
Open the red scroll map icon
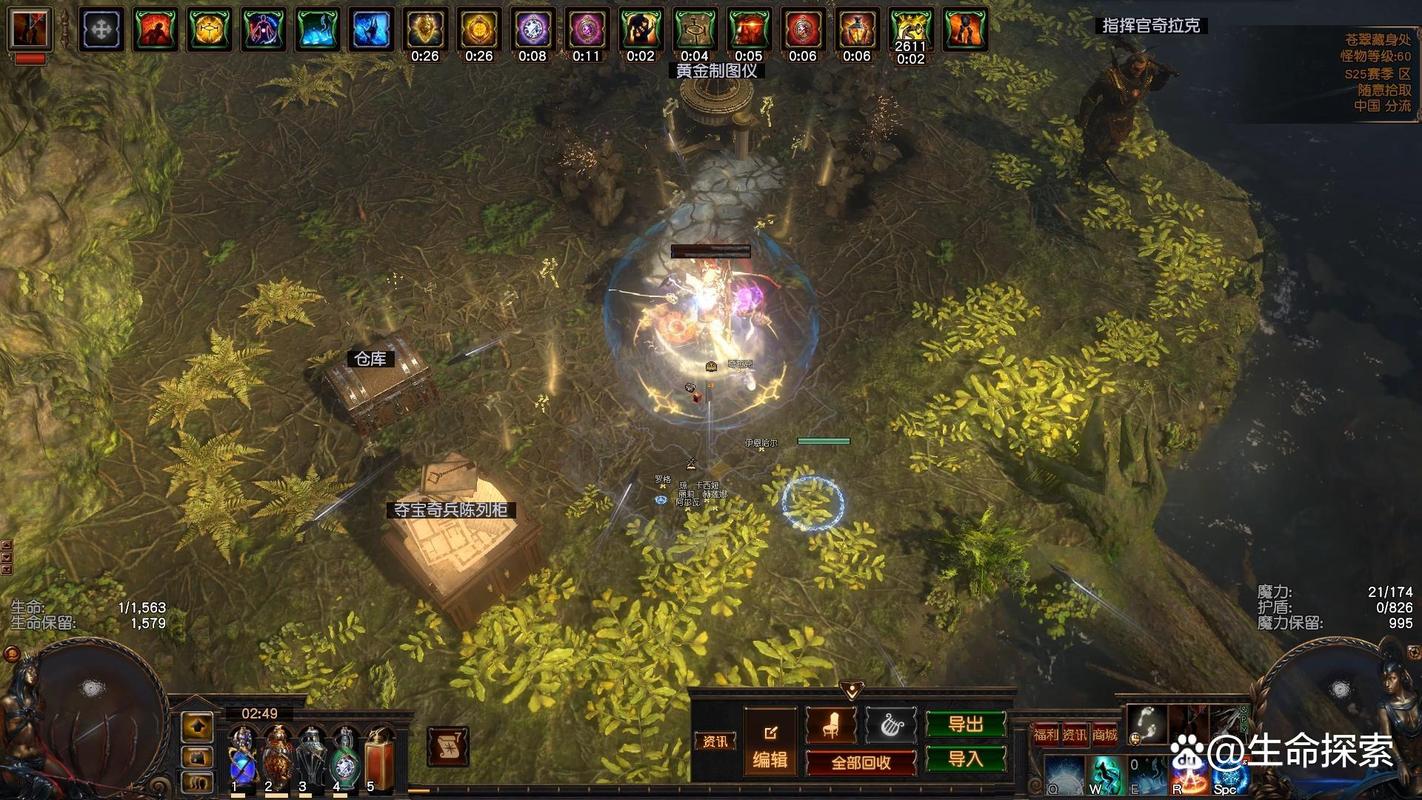click(447, 746)
